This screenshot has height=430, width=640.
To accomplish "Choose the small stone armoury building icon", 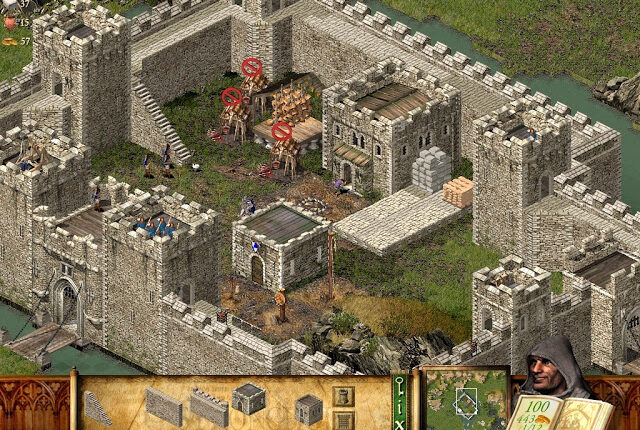I will (x=308, y=407).
